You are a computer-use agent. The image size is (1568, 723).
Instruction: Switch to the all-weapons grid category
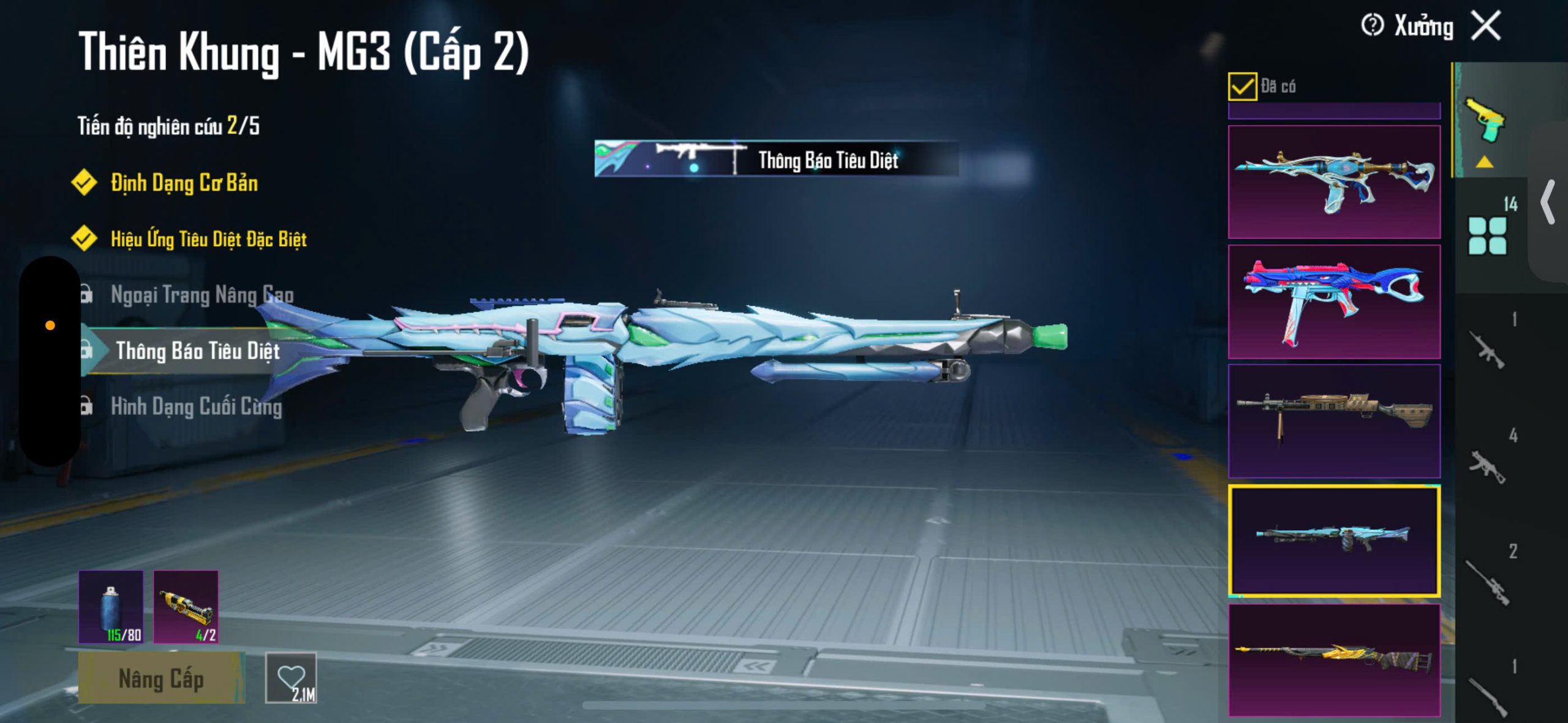click(1487, 235)
